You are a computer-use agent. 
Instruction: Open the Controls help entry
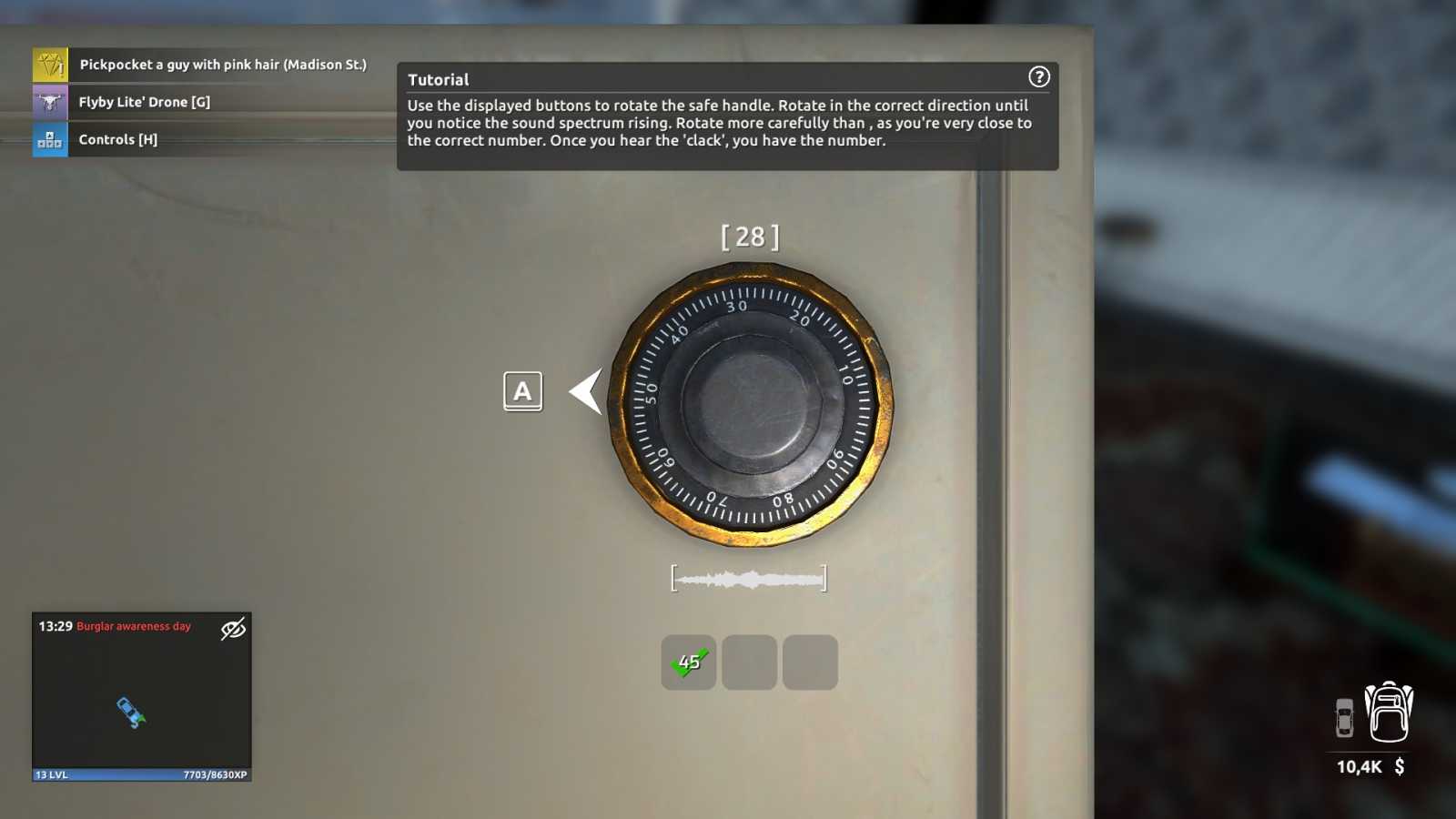(117, 139)
